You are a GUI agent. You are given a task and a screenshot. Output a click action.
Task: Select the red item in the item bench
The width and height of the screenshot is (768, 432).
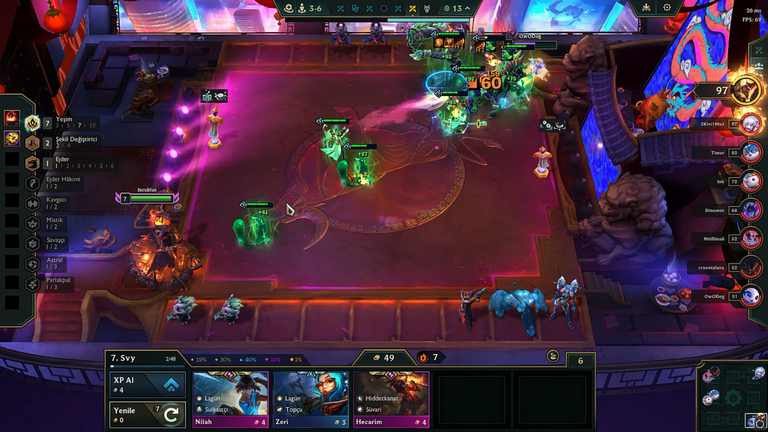(x=12, y=118)
